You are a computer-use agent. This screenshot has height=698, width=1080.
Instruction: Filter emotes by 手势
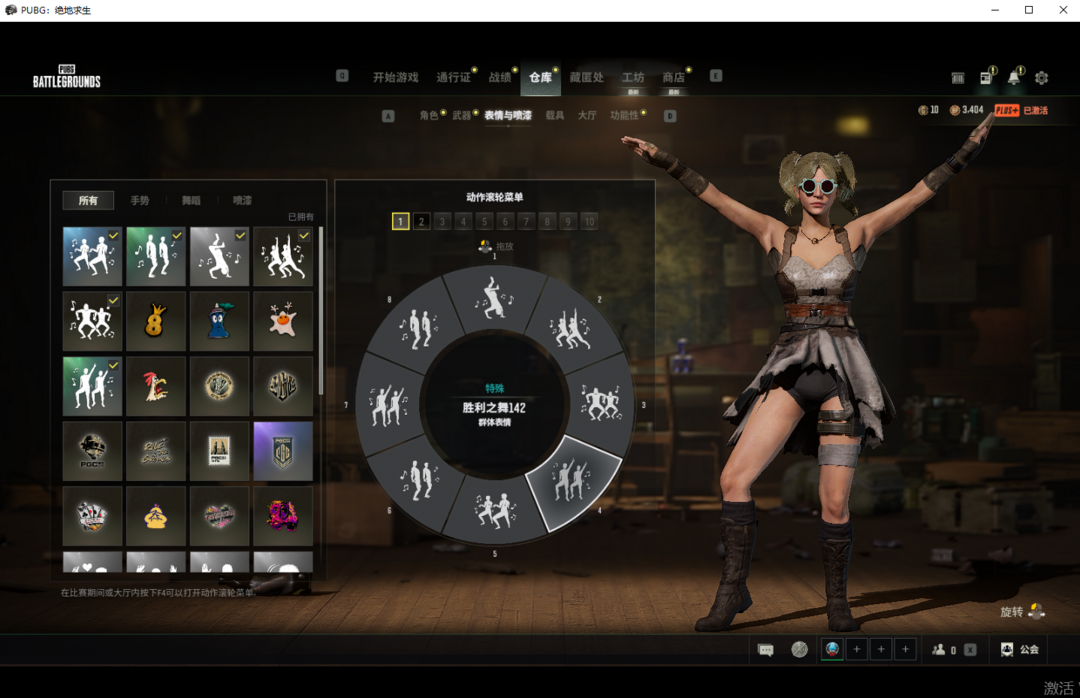[x=139, y=201]
